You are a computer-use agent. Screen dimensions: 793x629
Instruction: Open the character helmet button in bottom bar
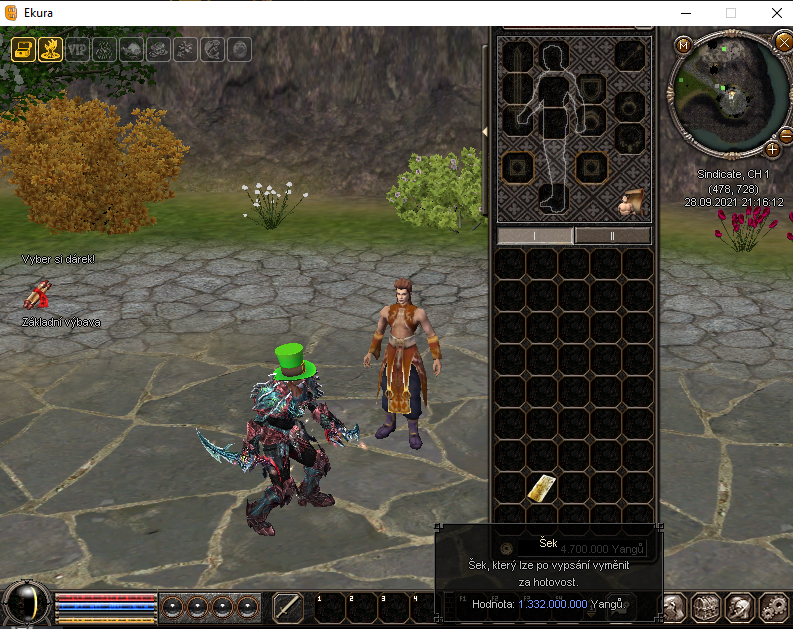(x=740, y=606)
